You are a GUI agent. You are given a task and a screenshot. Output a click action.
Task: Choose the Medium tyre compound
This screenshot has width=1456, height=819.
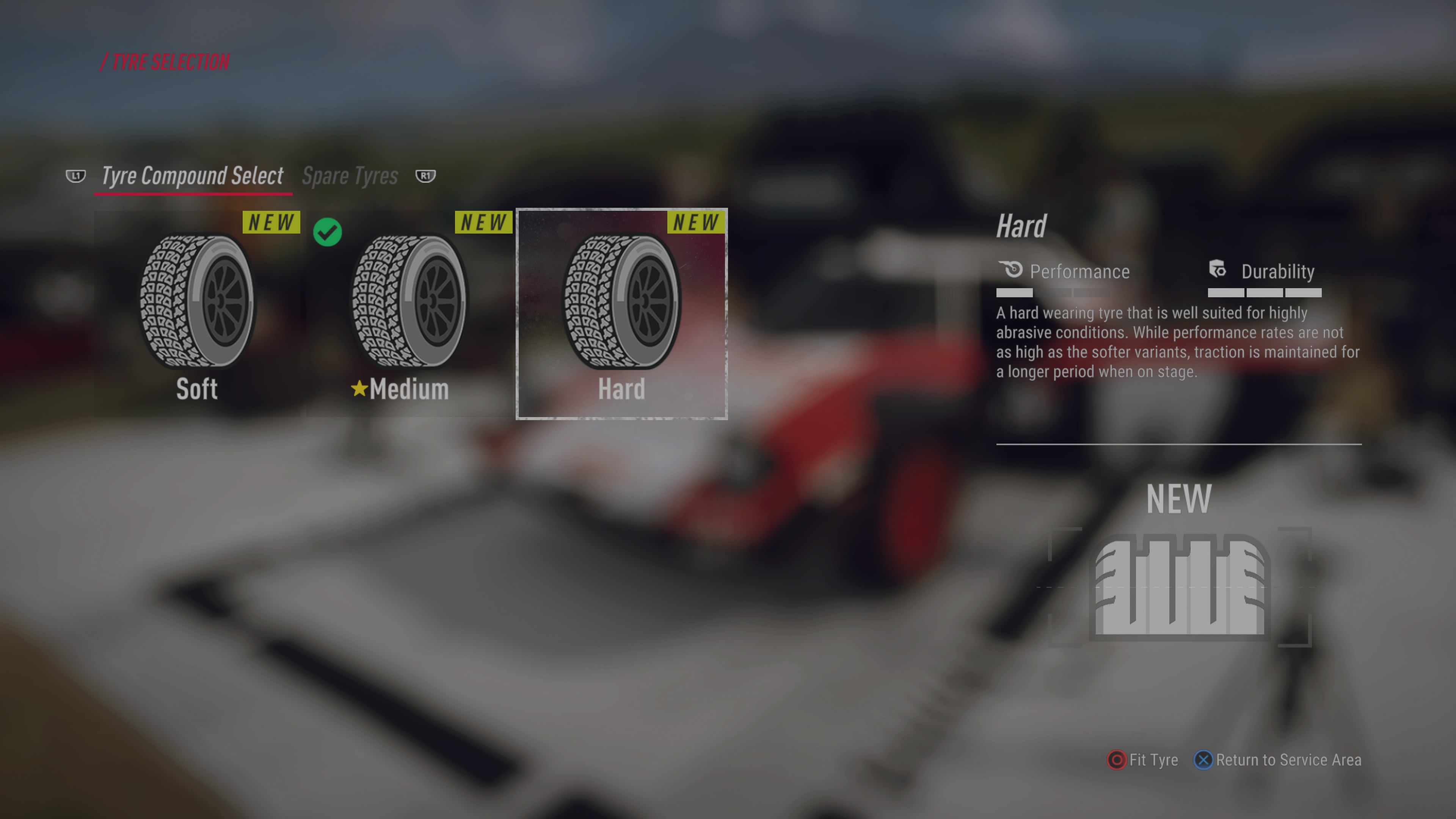click(x=409, y=314)
